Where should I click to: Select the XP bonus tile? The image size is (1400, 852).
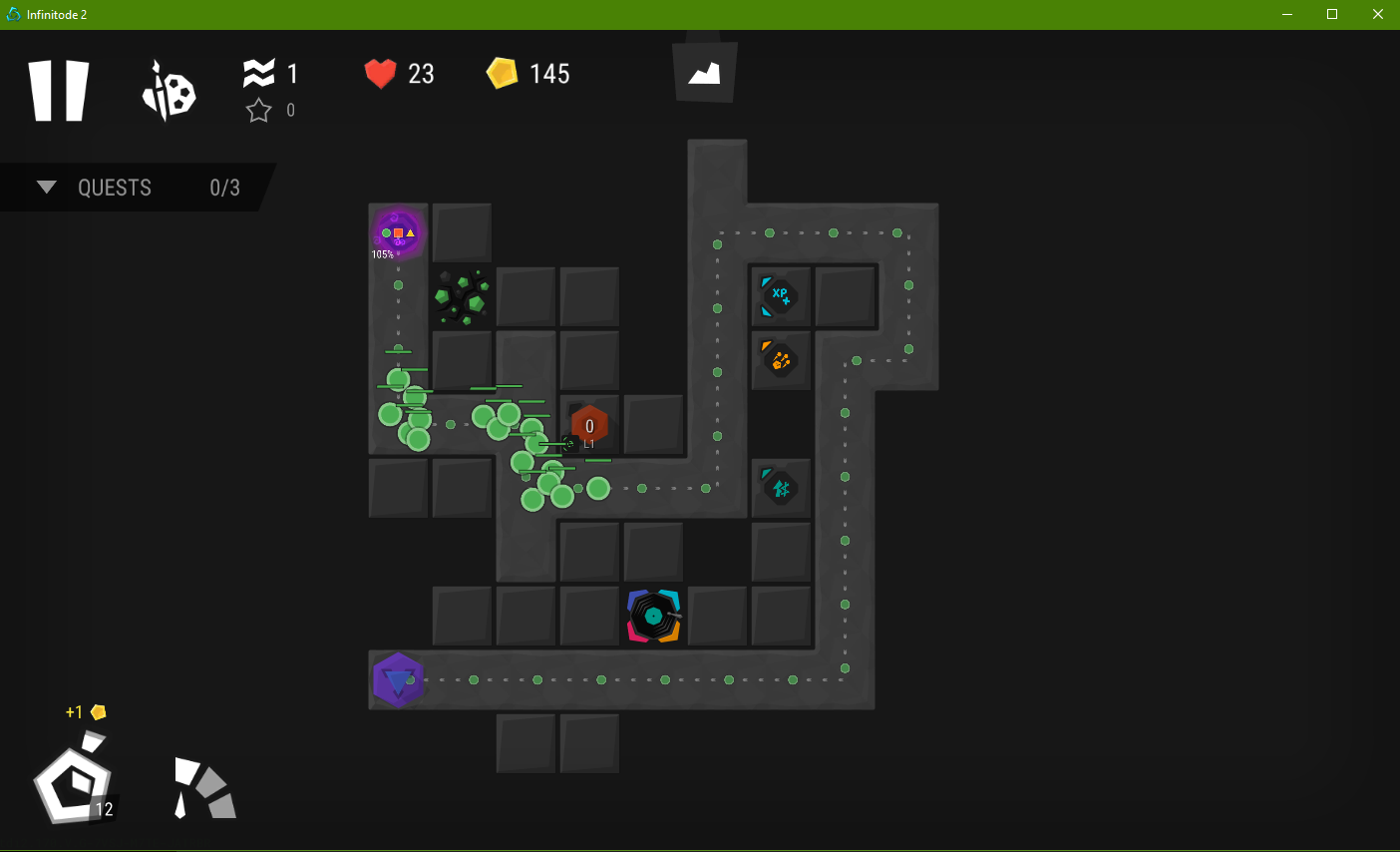(x=780, y=296)
